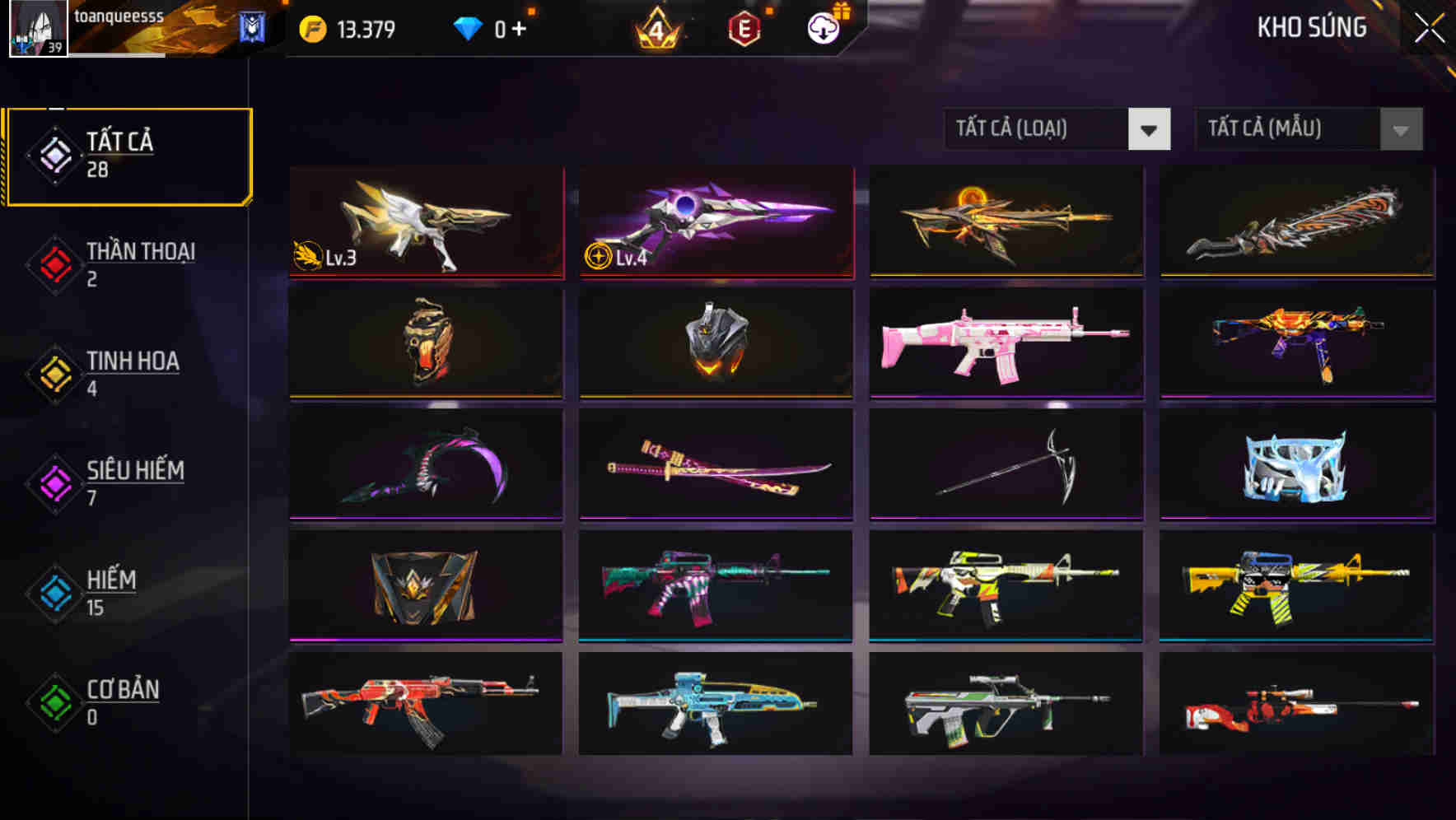Screen dimensions: 1456x820
Task: Click the diamond currency icon
Action: (469, 27)
